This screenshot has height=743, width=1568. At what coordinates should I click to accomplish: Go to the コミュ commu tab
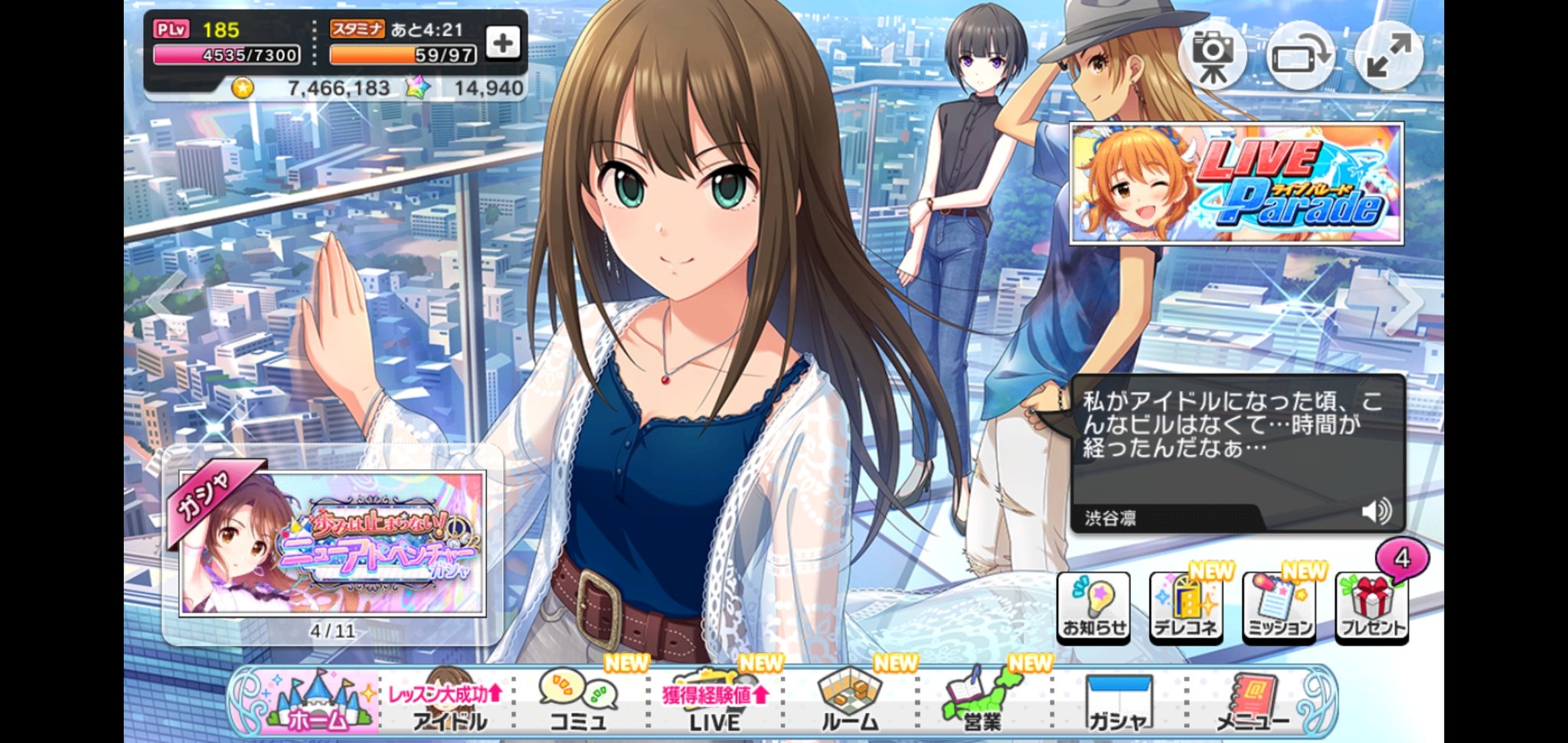pos(579,702)
